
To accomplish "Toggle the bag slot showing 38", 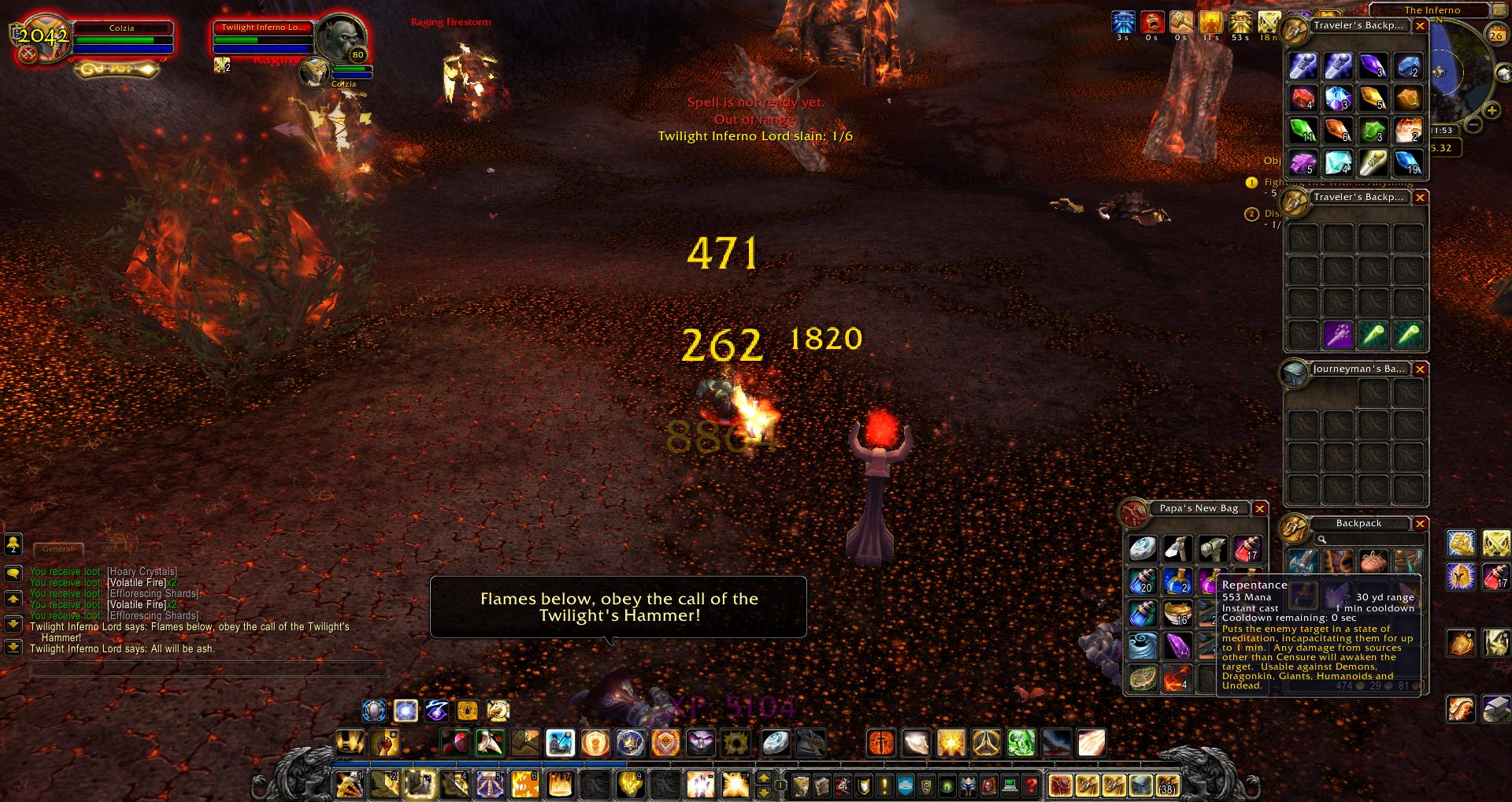I will pos(1165,785).
